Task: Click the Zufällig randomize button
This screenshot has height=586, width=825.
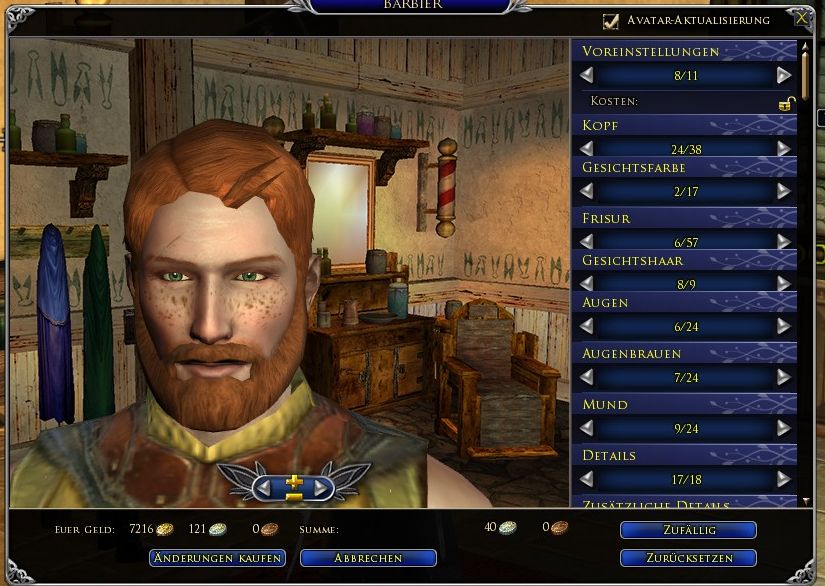Action: [687, 530]
